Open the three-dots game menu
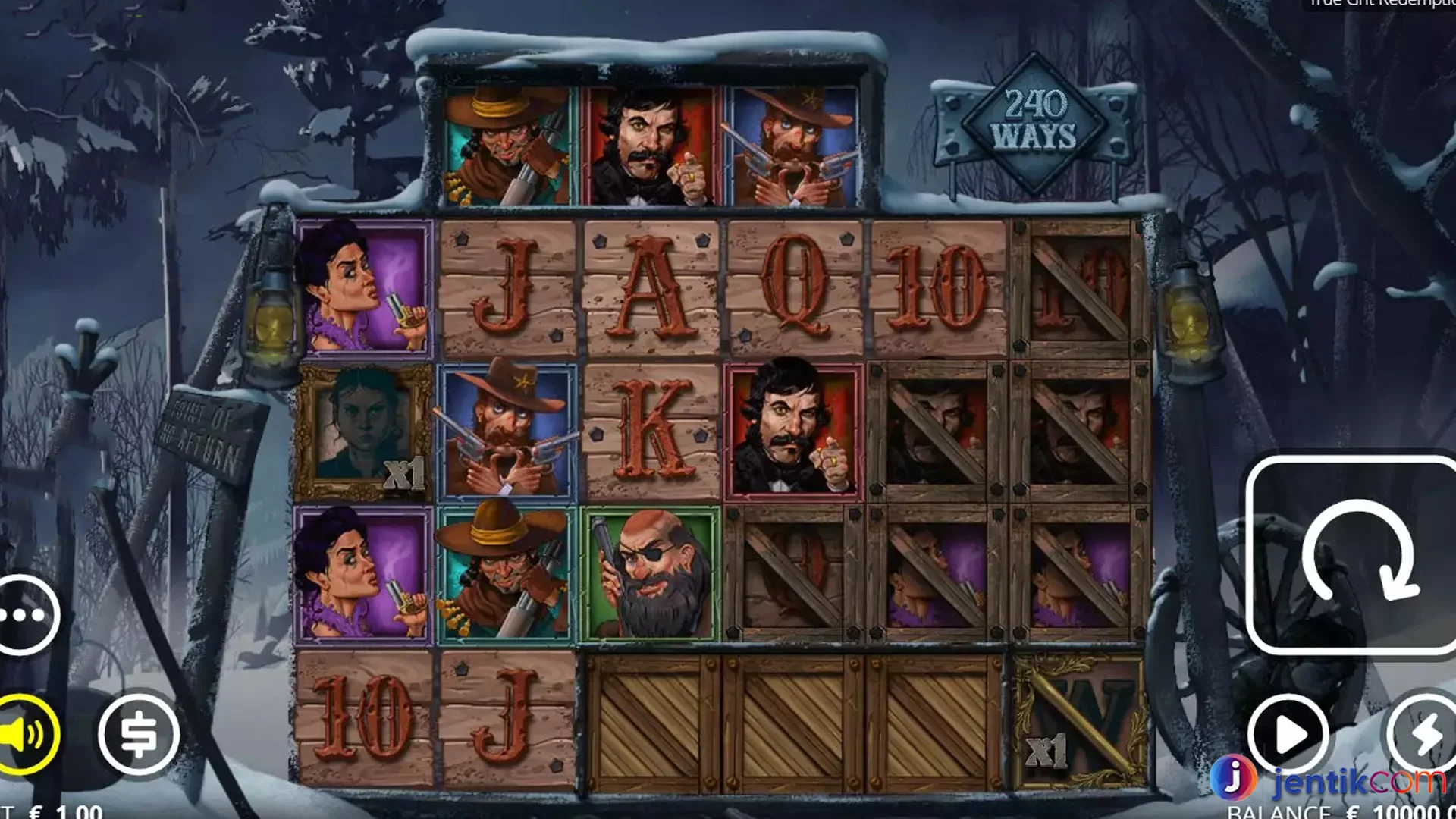 26,615
